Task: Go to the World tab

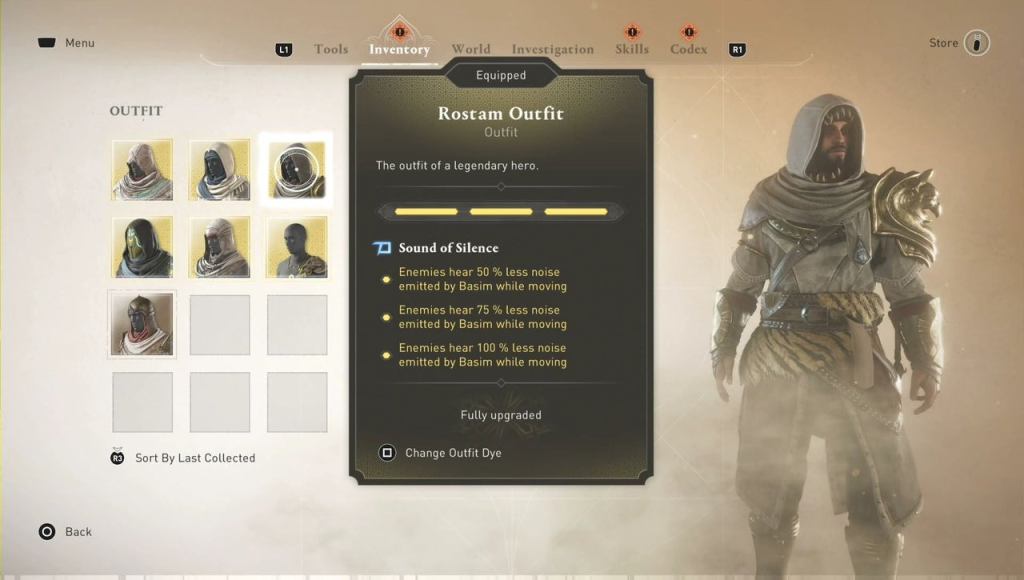Action: coord(470,49)
